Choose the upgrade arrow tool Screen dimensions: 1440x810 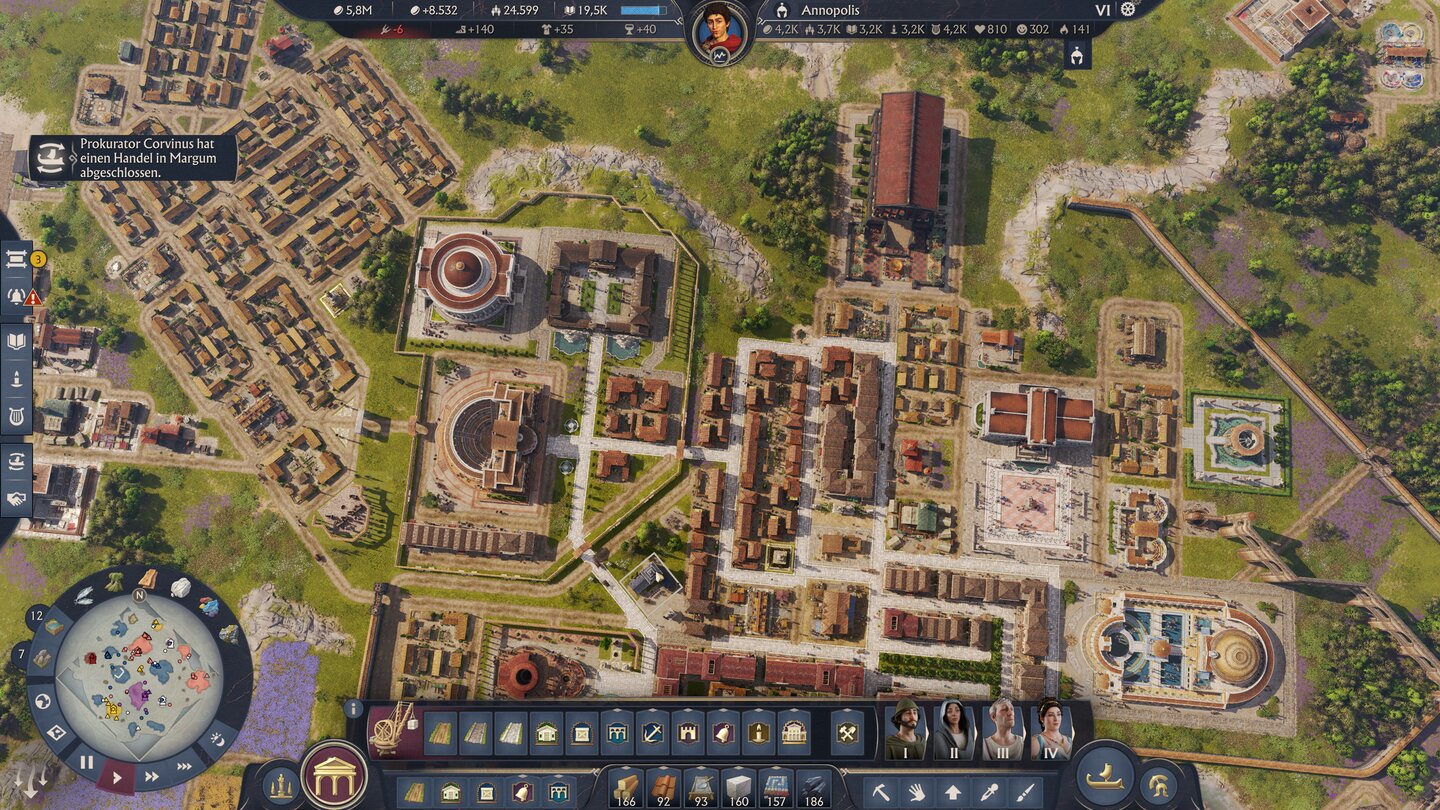point(953,792)
